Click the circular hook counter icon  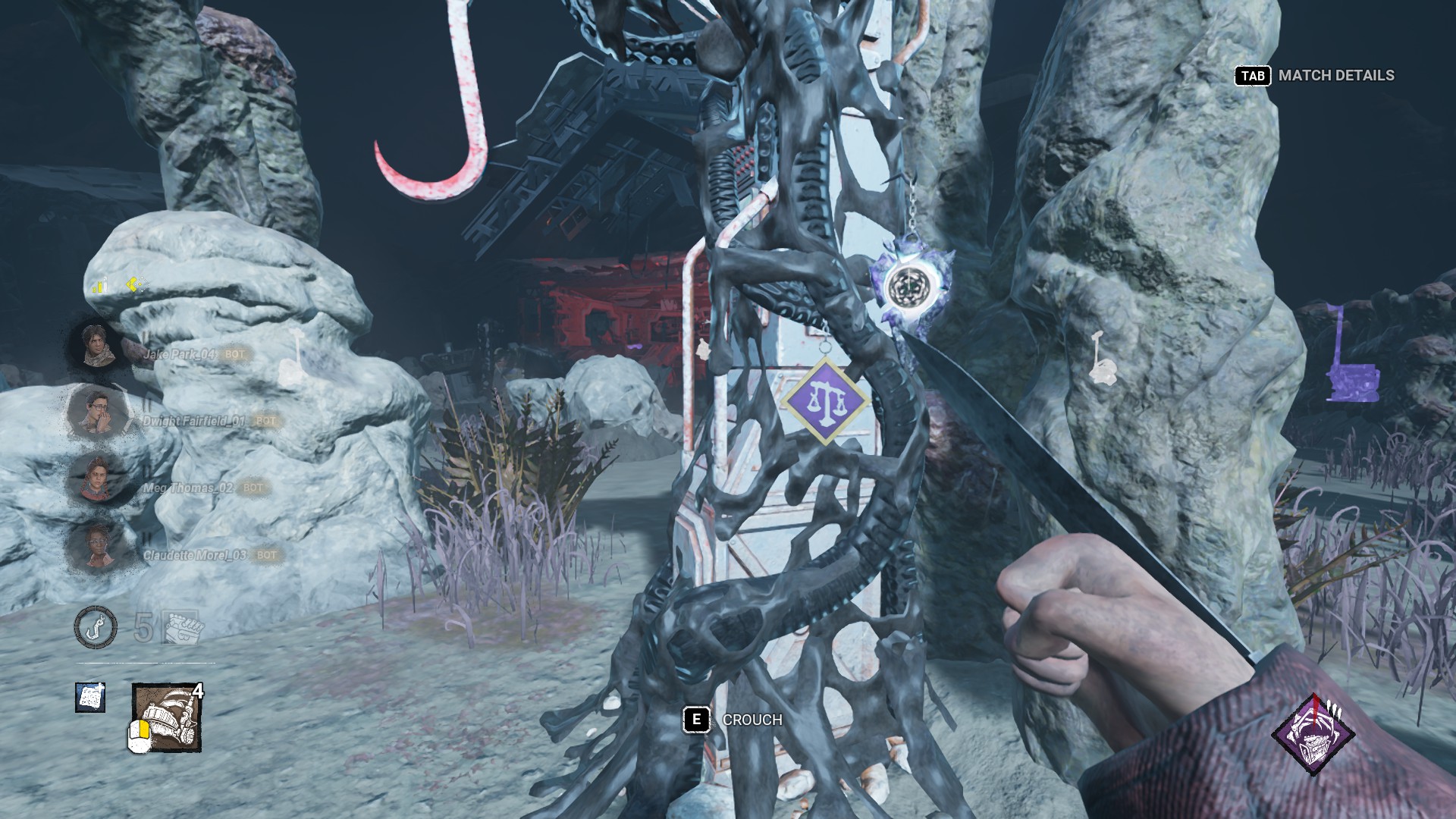96,628
